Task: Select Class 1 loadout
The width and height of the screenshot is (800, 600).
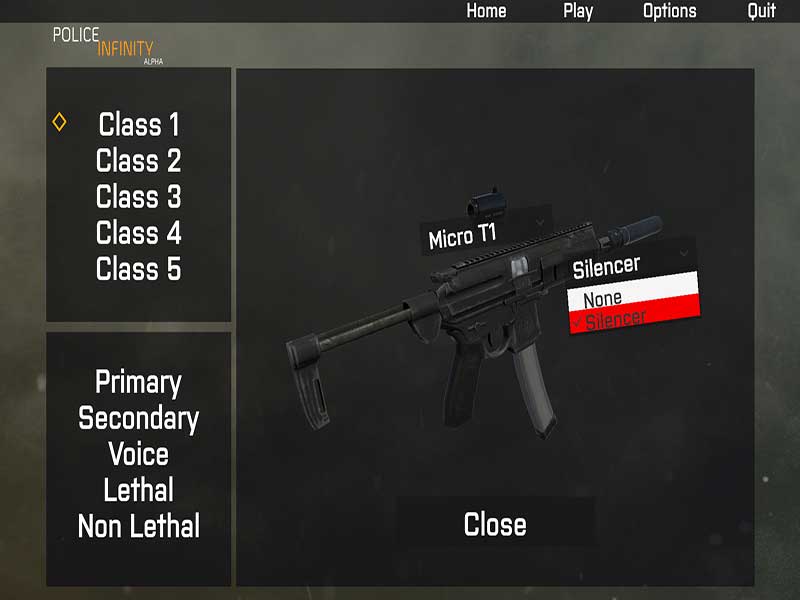Action: coord(139,125)
